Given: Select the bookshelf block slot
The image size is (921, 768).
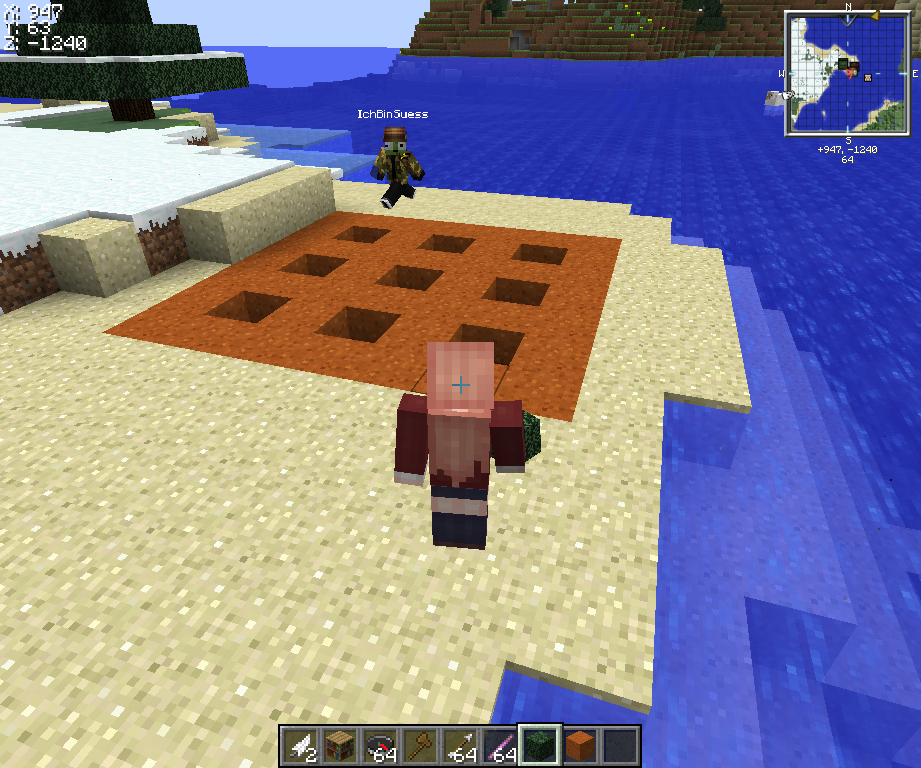Looking at the screenshot, I should (340, 746).
